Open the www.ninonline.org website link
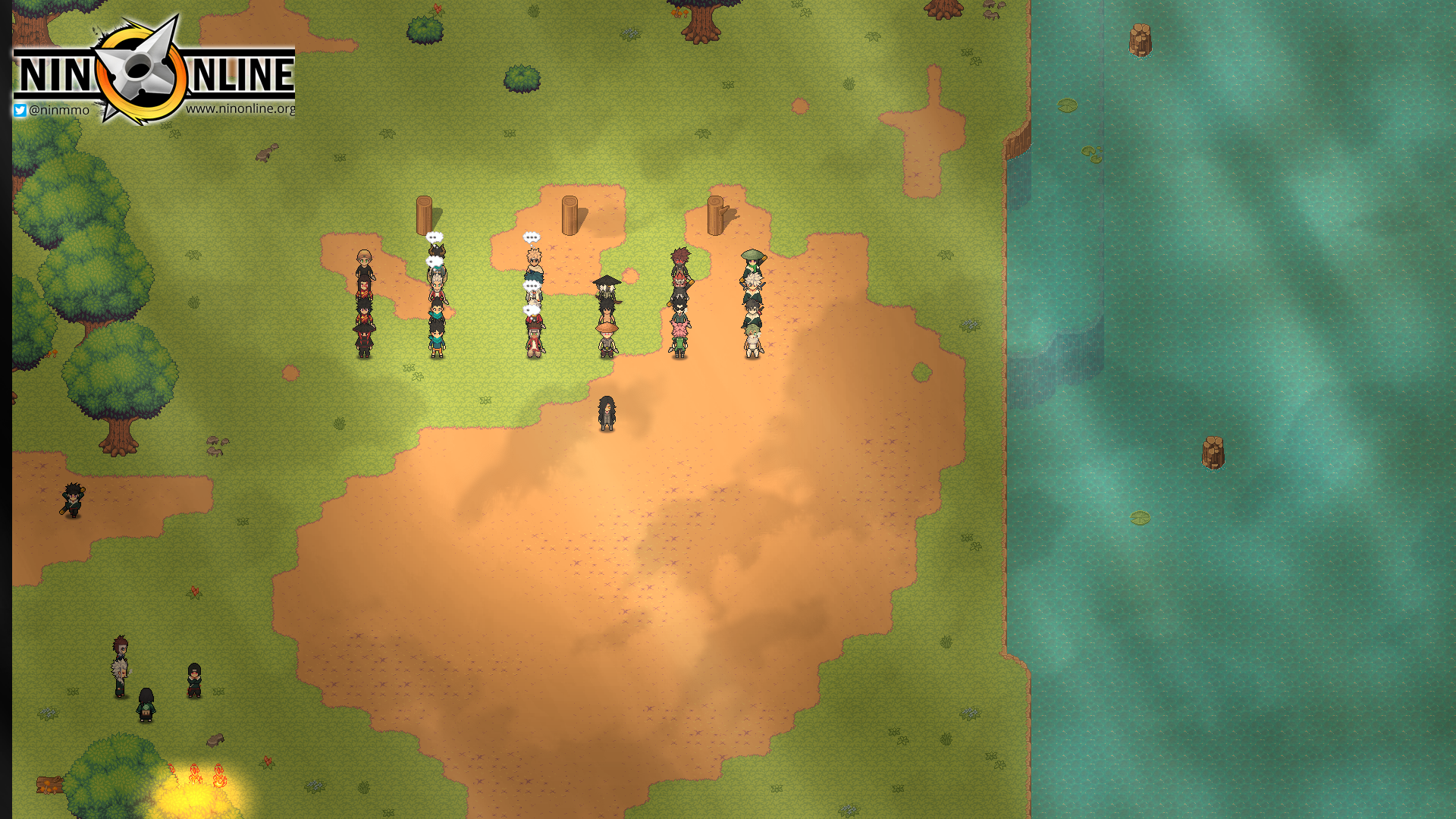This screenshot has height=819, width=1456. pyautogui.click(x=240, y=108)
